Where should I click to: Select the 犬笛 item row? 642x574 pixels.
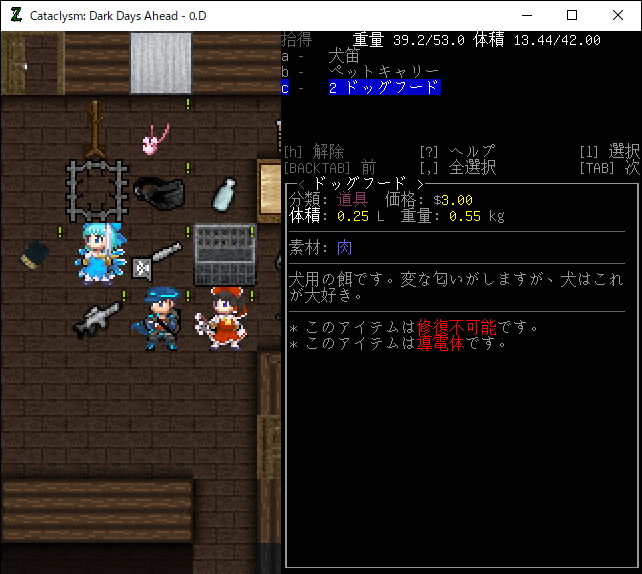345,56
